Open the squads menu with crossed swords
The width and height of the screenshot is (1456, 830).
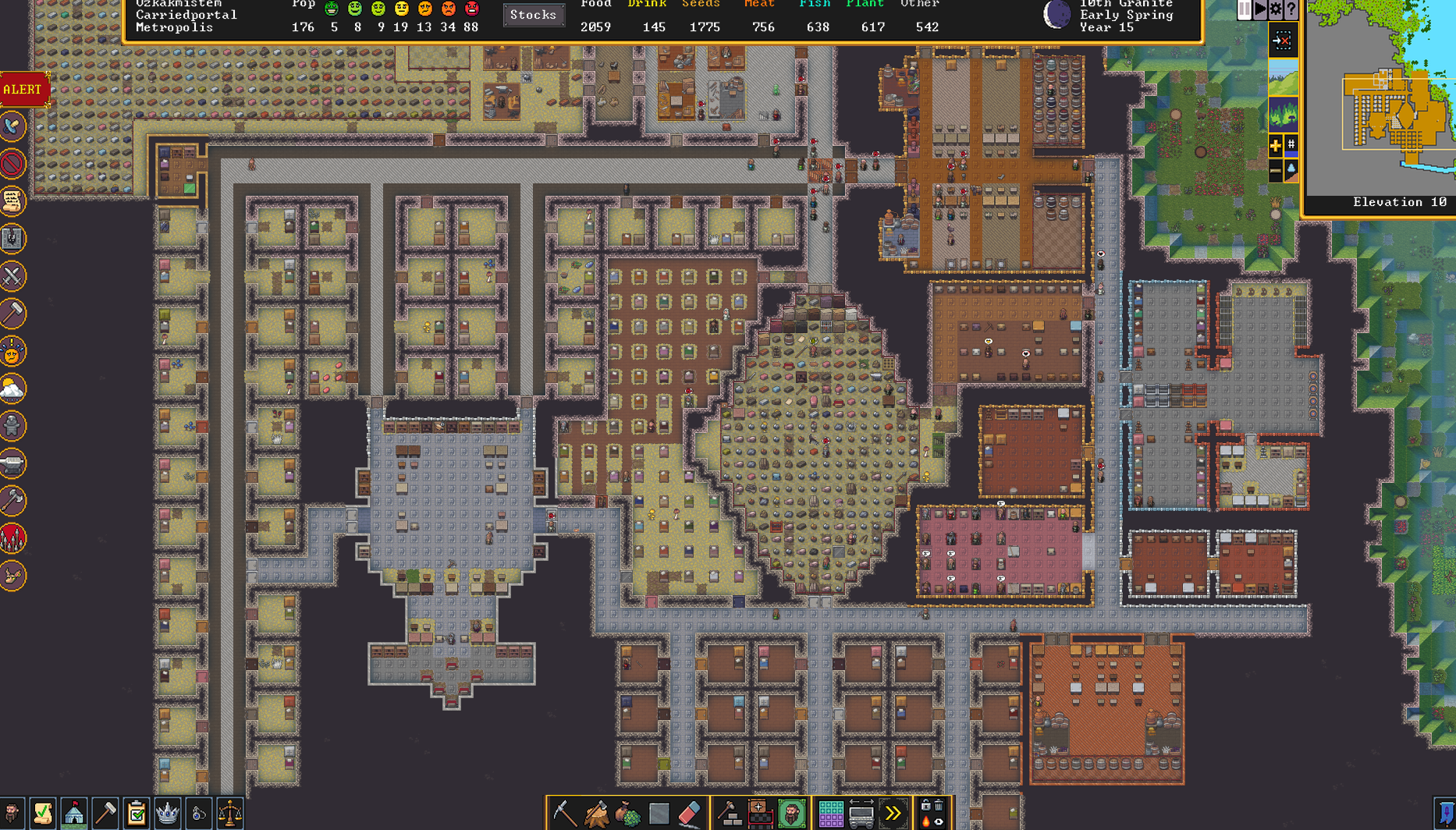click(12, 275)
